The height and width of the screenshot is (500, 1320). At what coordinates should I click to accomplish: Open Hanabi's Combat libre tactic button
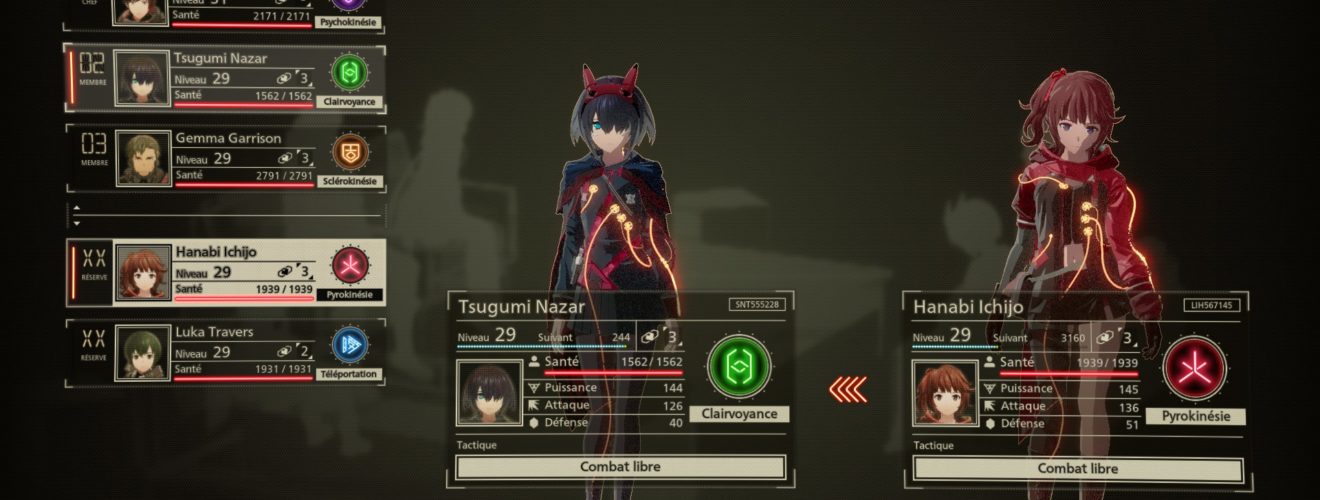(1077, 468)
